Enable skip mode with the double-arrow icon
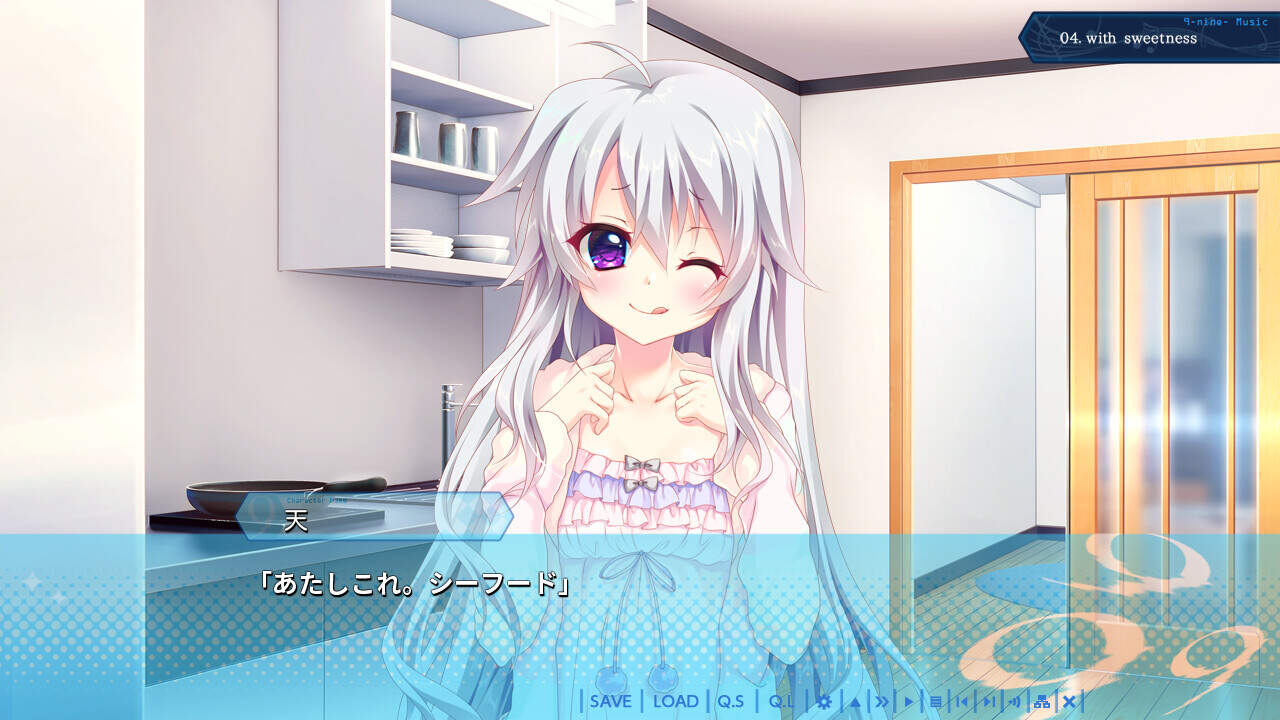1280x720 pixels. point(882,701)
